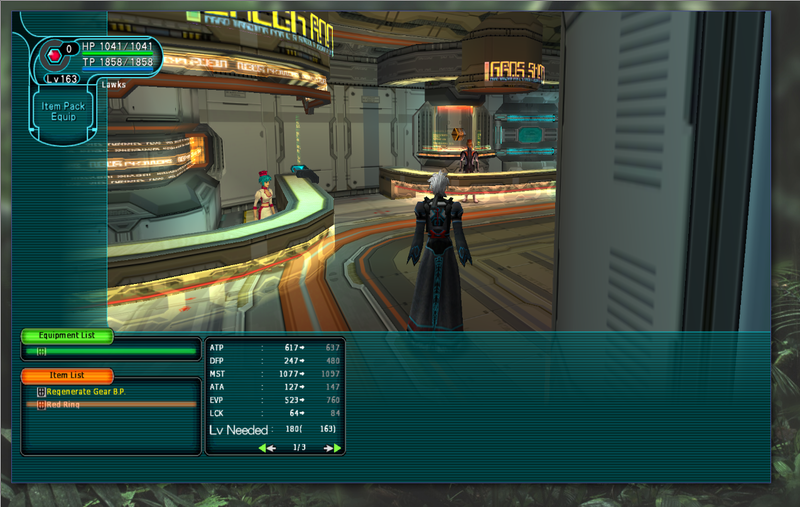Viewport: 800px width, 507px height.
Task: Select the highlighted Equipment List slot
Action: [x=110, y=351]
